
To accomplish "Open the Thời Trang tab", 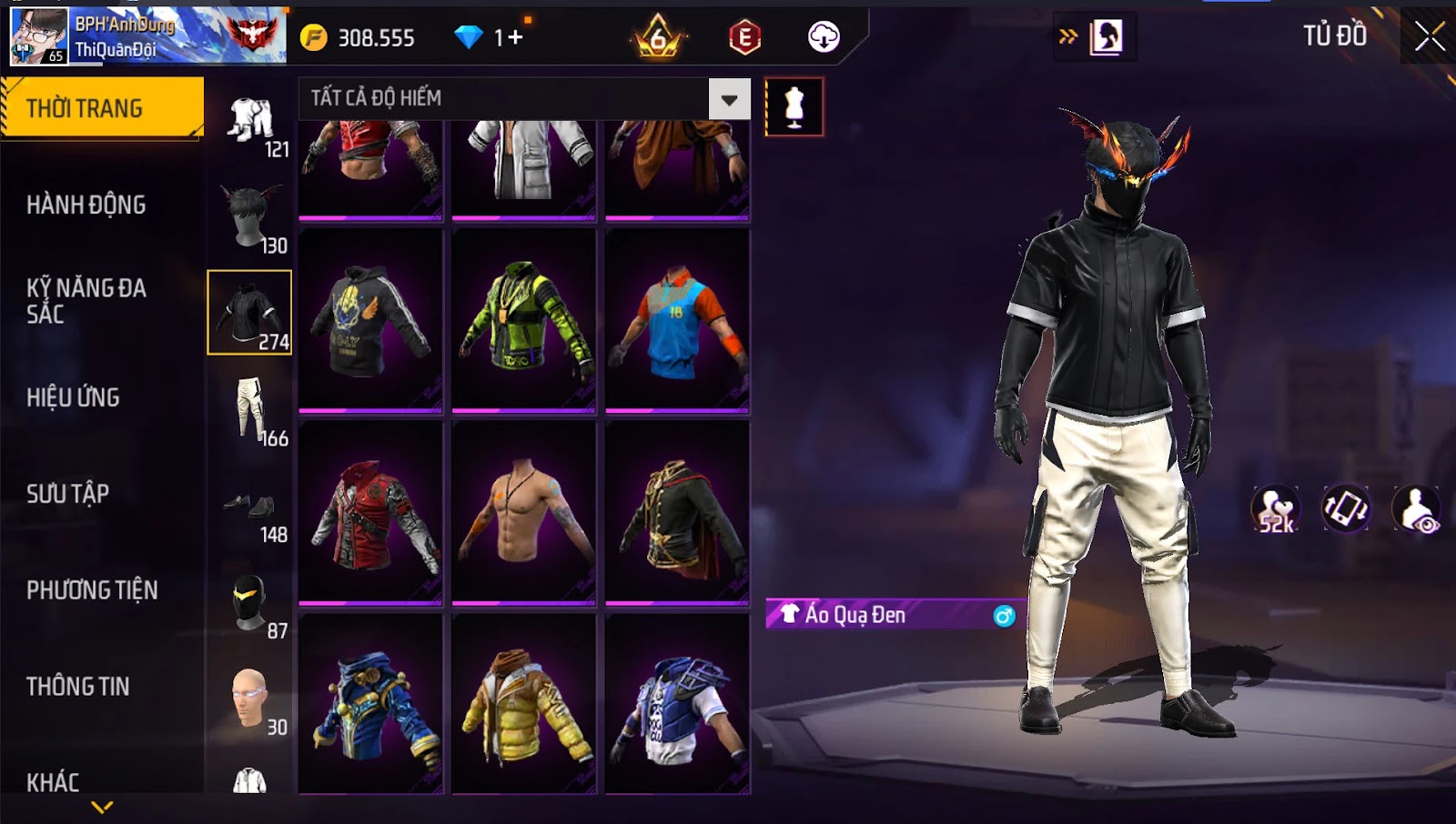I will tap(102, 108).
